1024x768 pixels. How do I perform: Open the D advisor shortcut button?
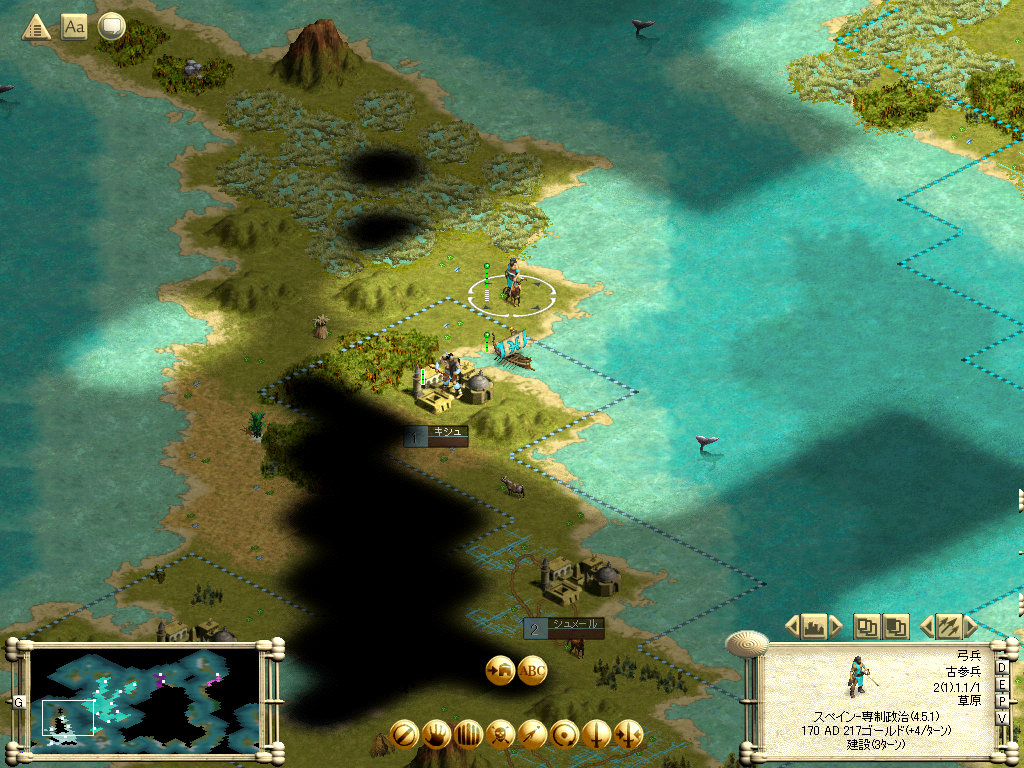(x=1002, y=668)
